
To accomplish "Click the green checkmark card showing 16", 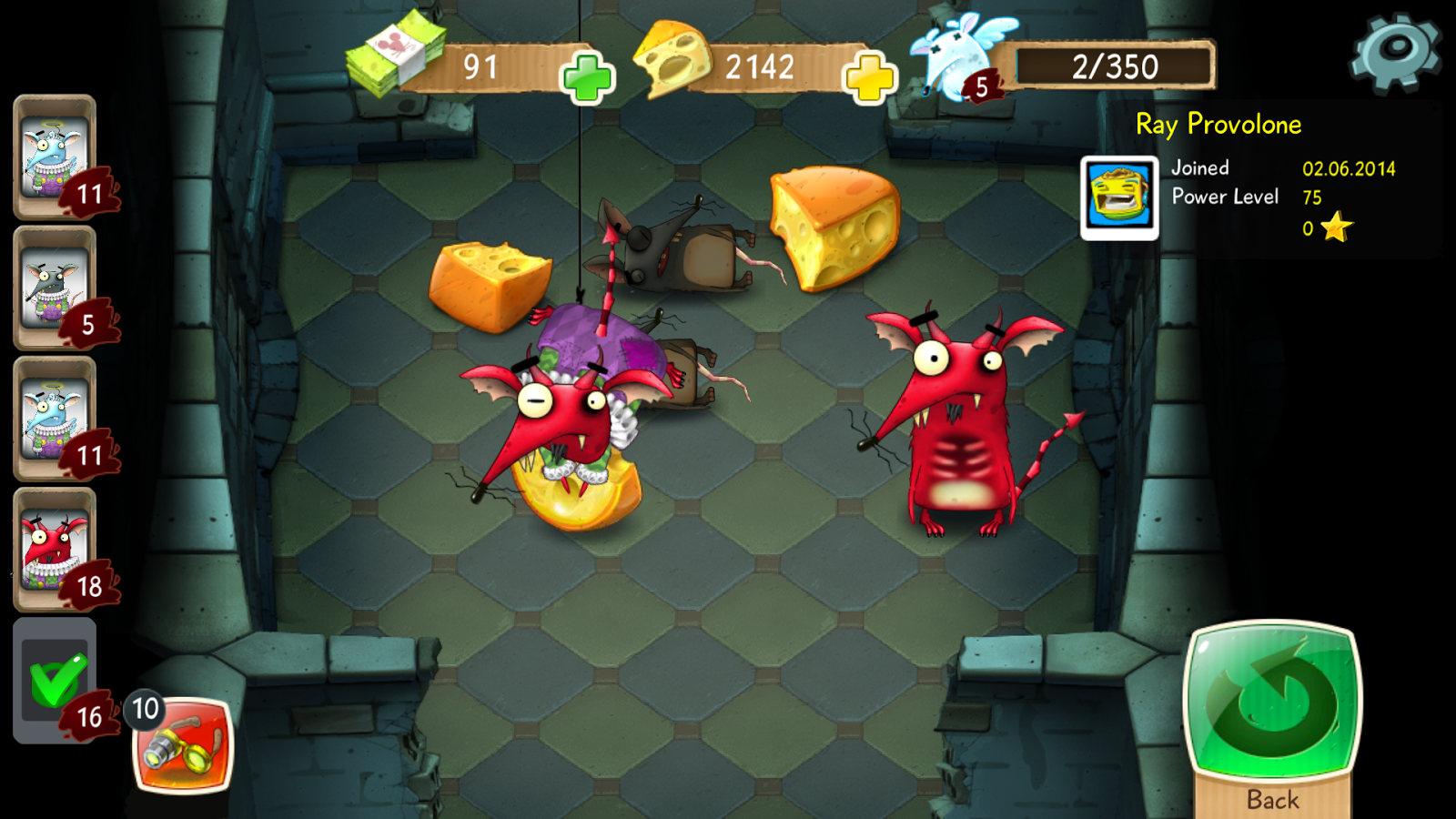I will click(55, 681).
